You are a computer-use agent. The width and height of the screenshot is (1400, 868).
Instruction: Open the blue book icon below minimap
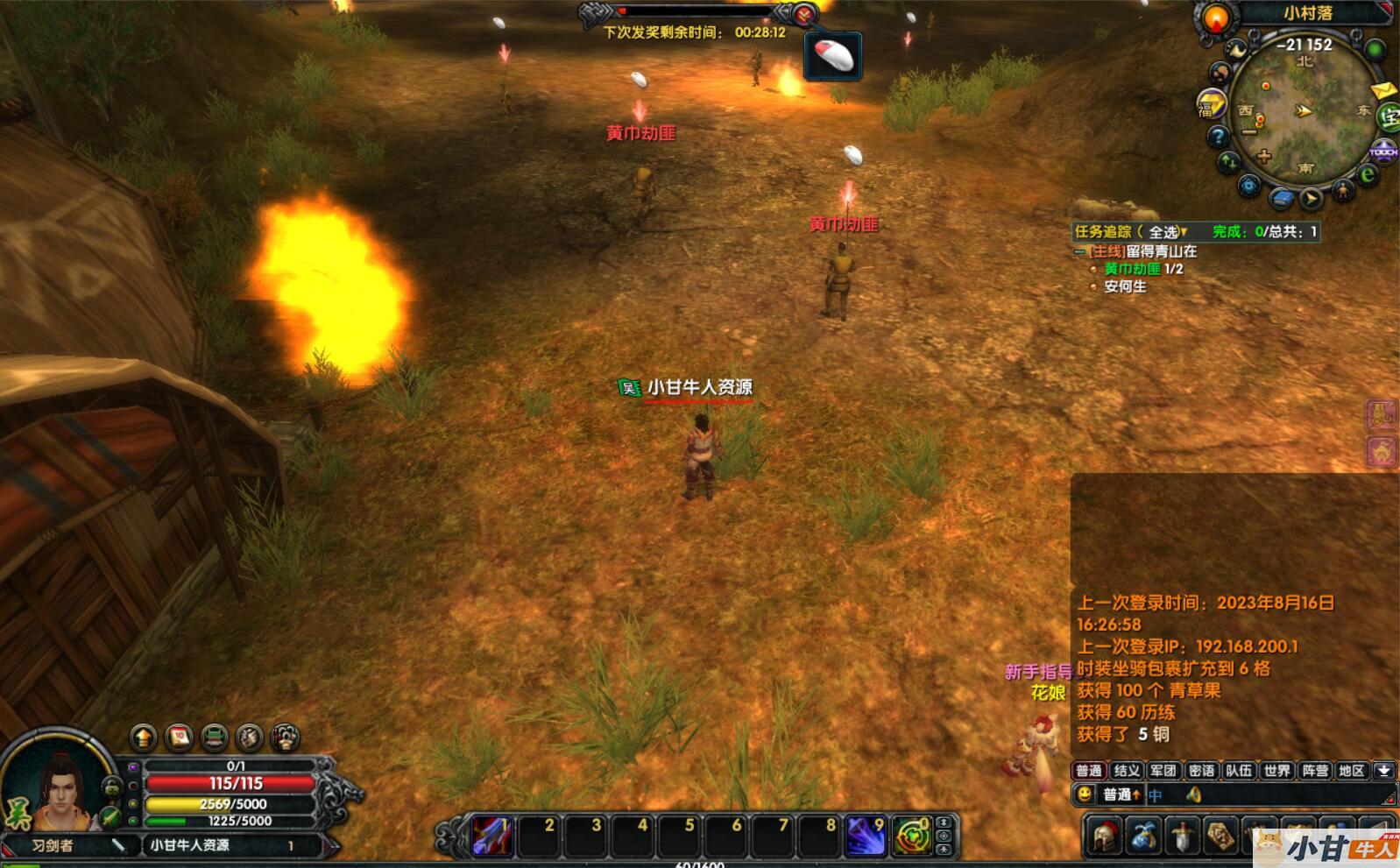[x=1281, y=198]
